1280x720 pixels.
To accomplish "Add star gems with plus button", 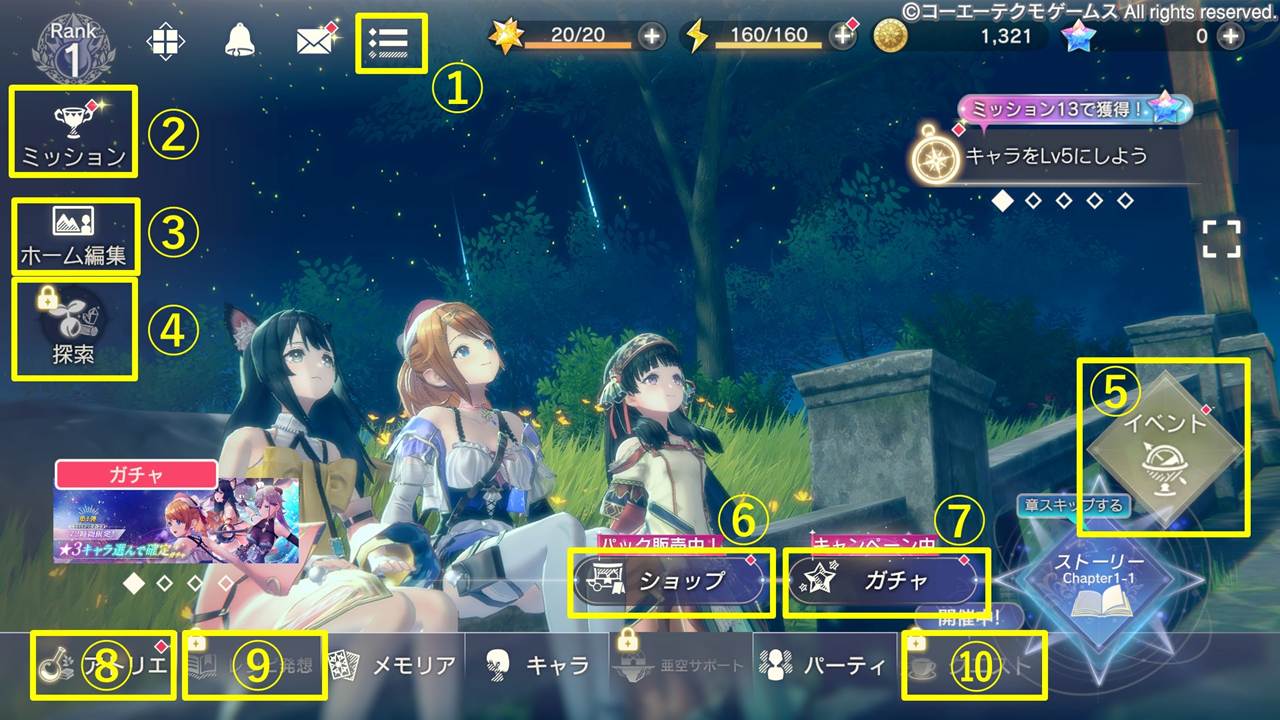I will [x=1230, y=36].
